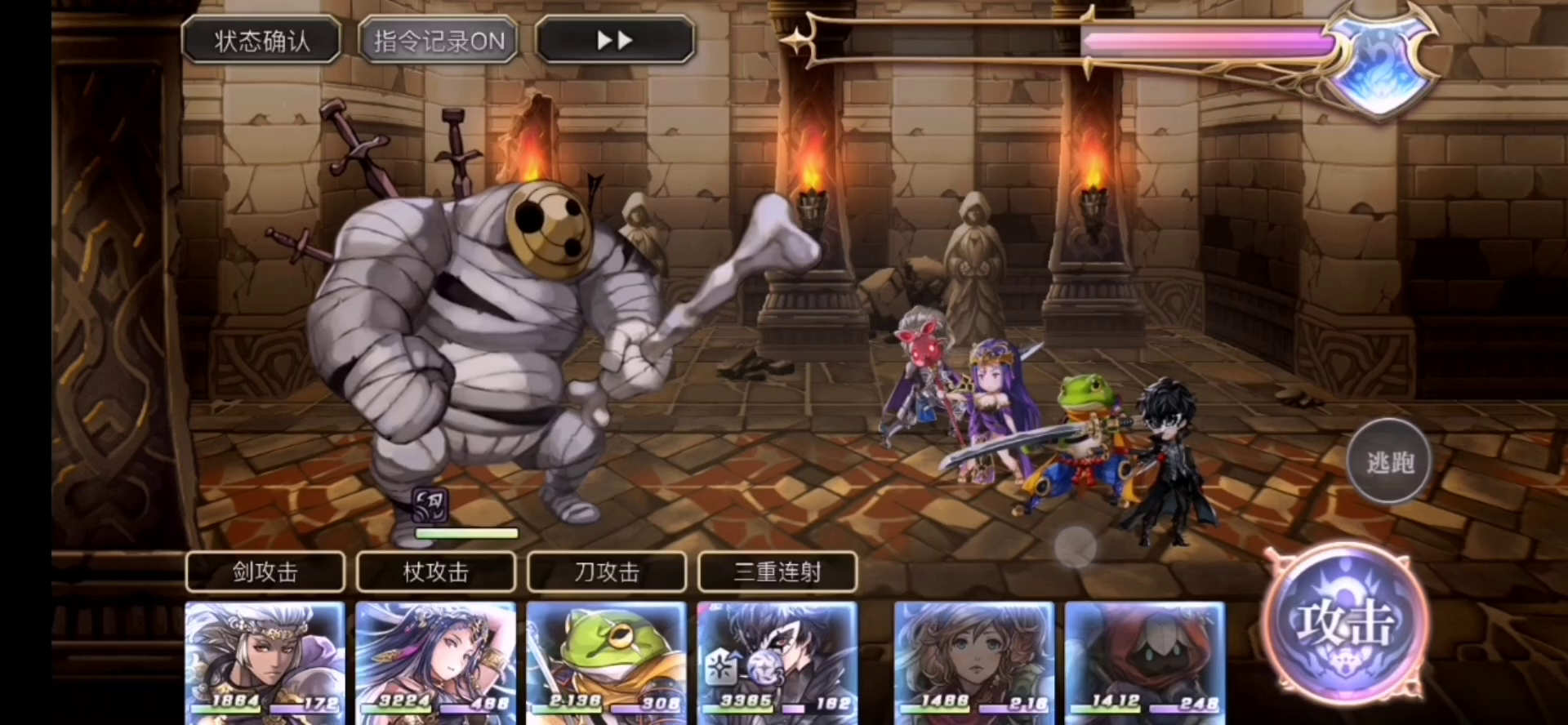Select the red-hooded reserve portrait card
Screen dimensions: 1568x725
click(1145, 661)
